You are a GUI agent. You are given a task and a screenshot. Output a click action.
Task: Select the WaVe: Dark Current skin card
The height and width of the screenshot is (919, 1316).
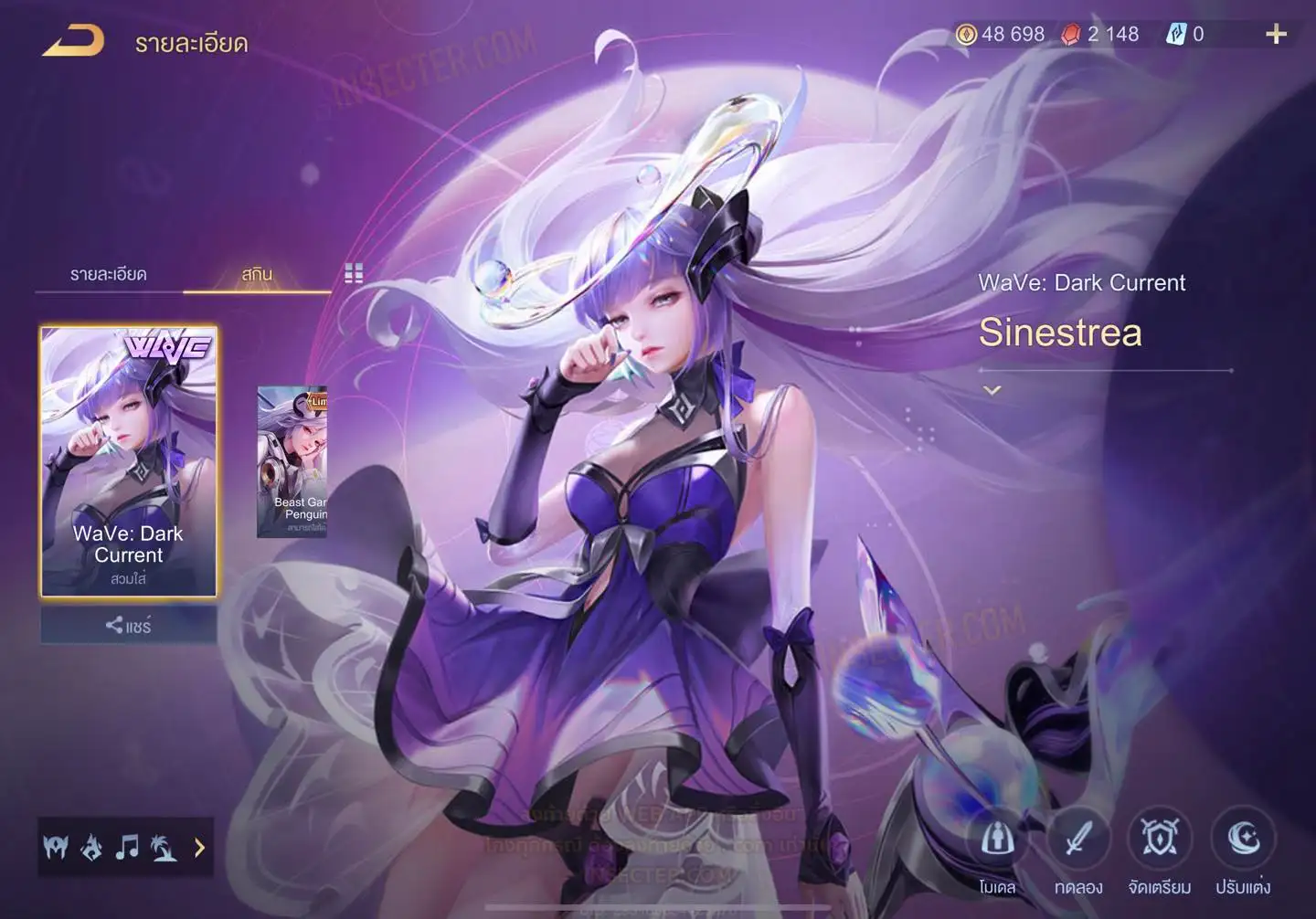129,461
